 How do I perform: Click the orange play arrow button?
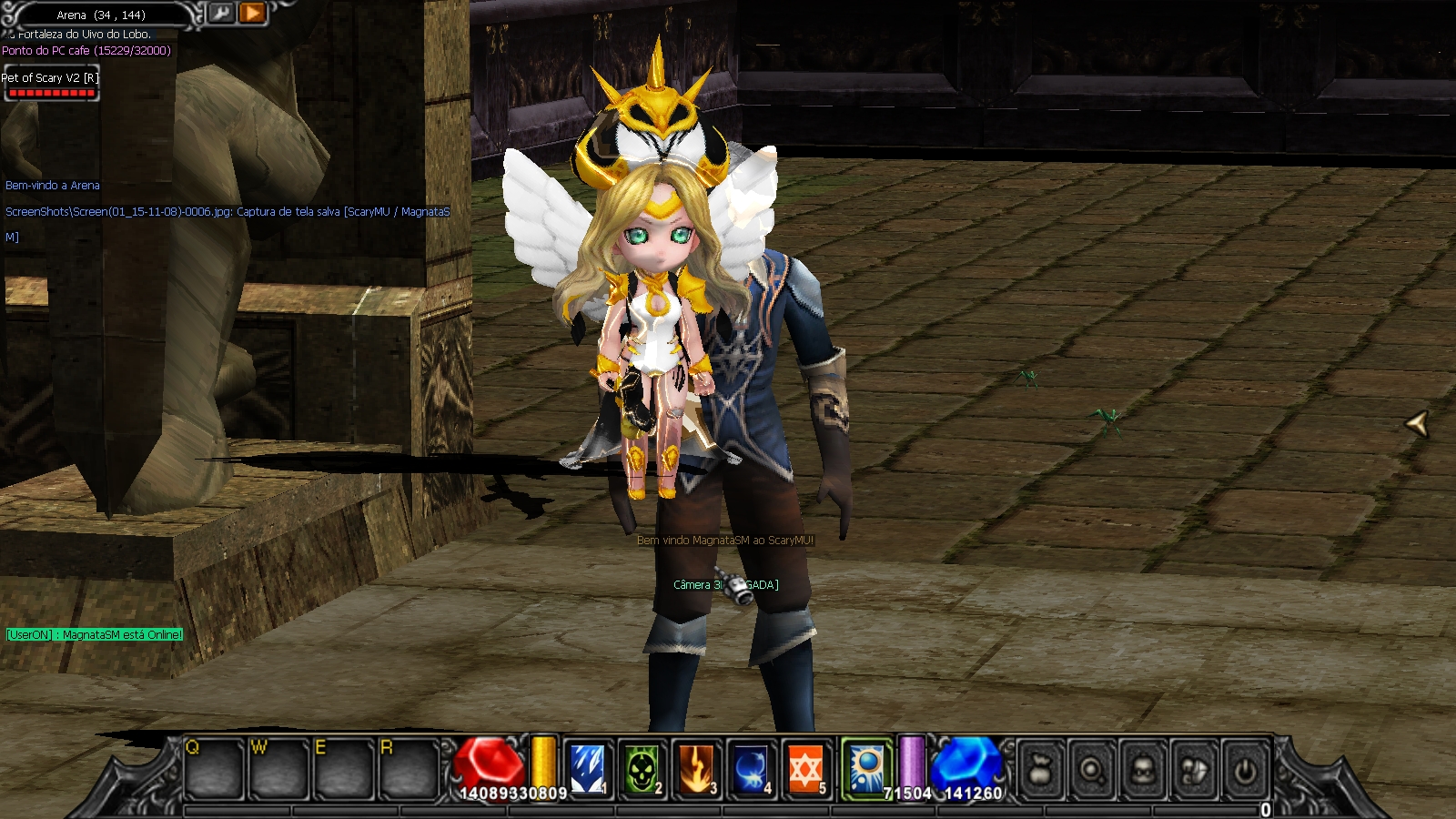[x=252, y=13]
